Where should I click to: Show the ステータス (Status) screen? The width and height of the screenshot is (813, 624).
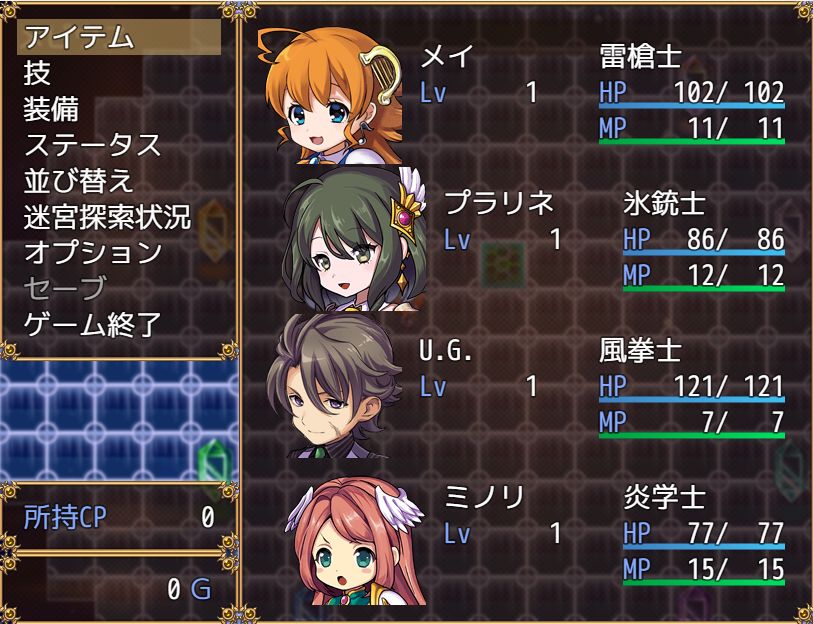(92, 145)
